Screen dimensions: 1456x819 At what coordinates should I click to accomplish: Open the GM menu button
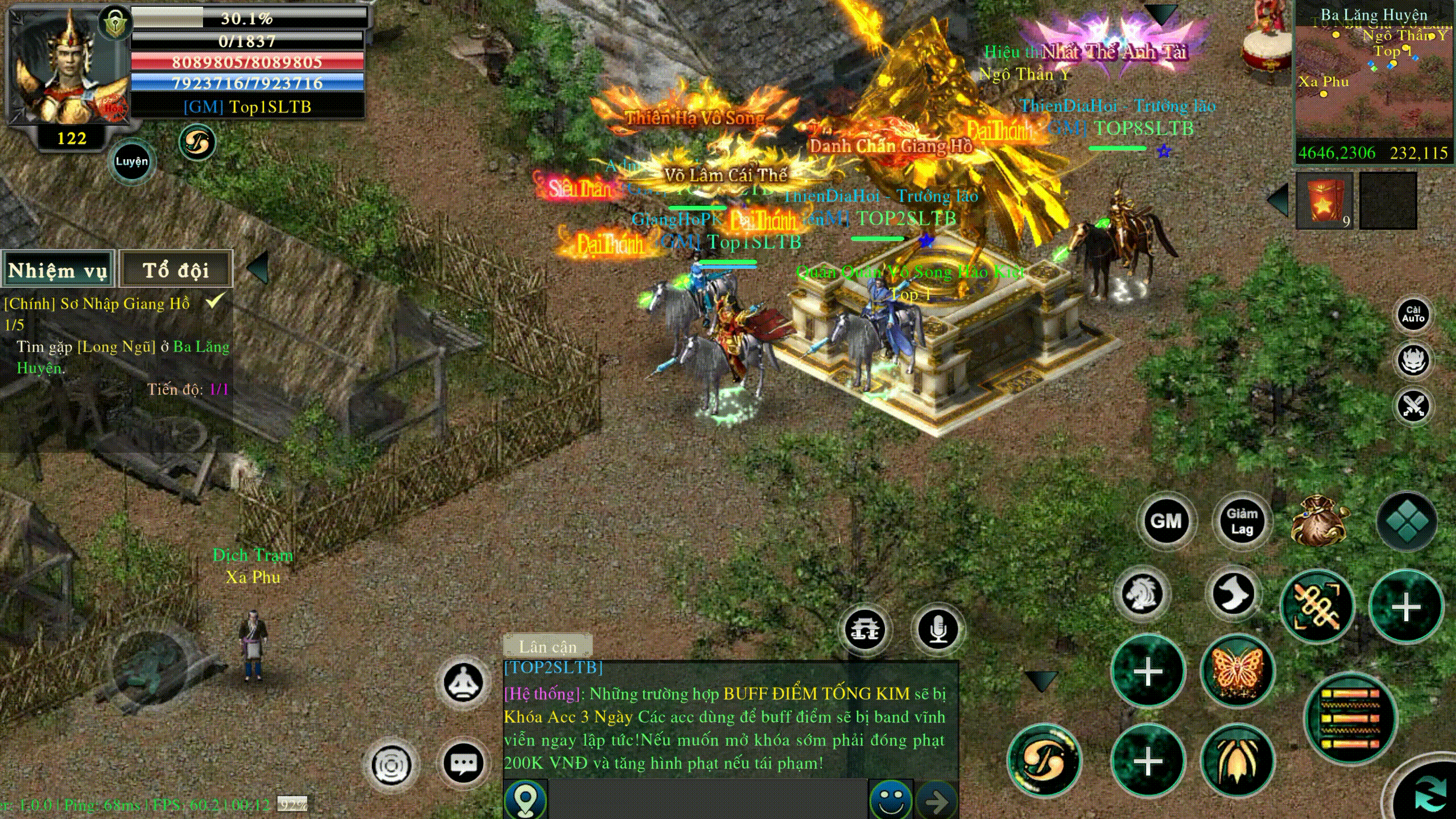[x=1166, y=521]
